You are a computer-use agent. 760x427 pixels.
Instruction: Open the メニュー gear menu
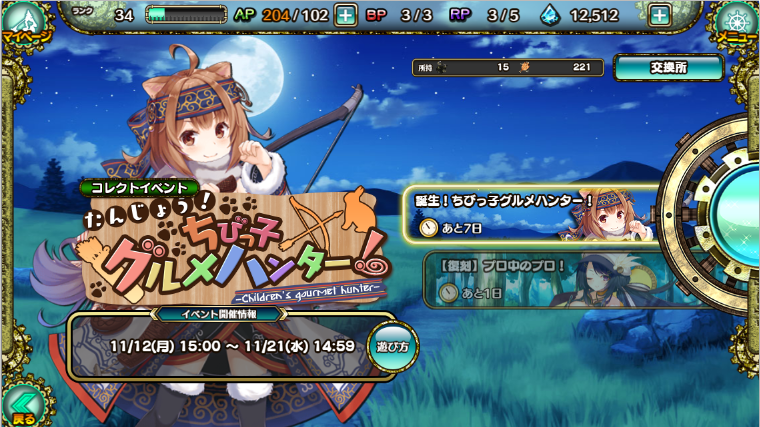735,24
